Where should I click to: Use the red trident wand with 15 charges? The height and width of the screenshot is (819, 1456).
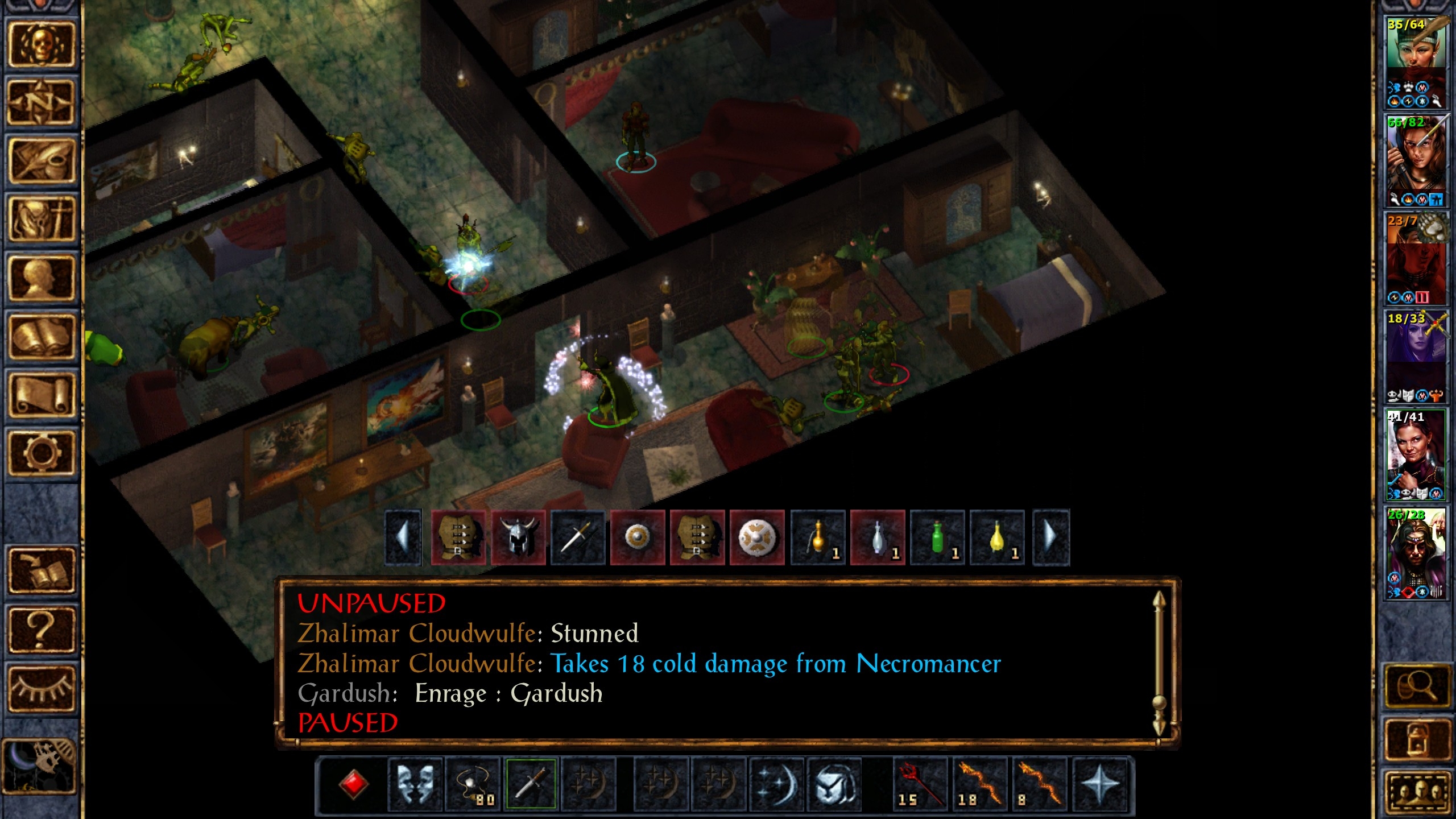coord(920,784)
